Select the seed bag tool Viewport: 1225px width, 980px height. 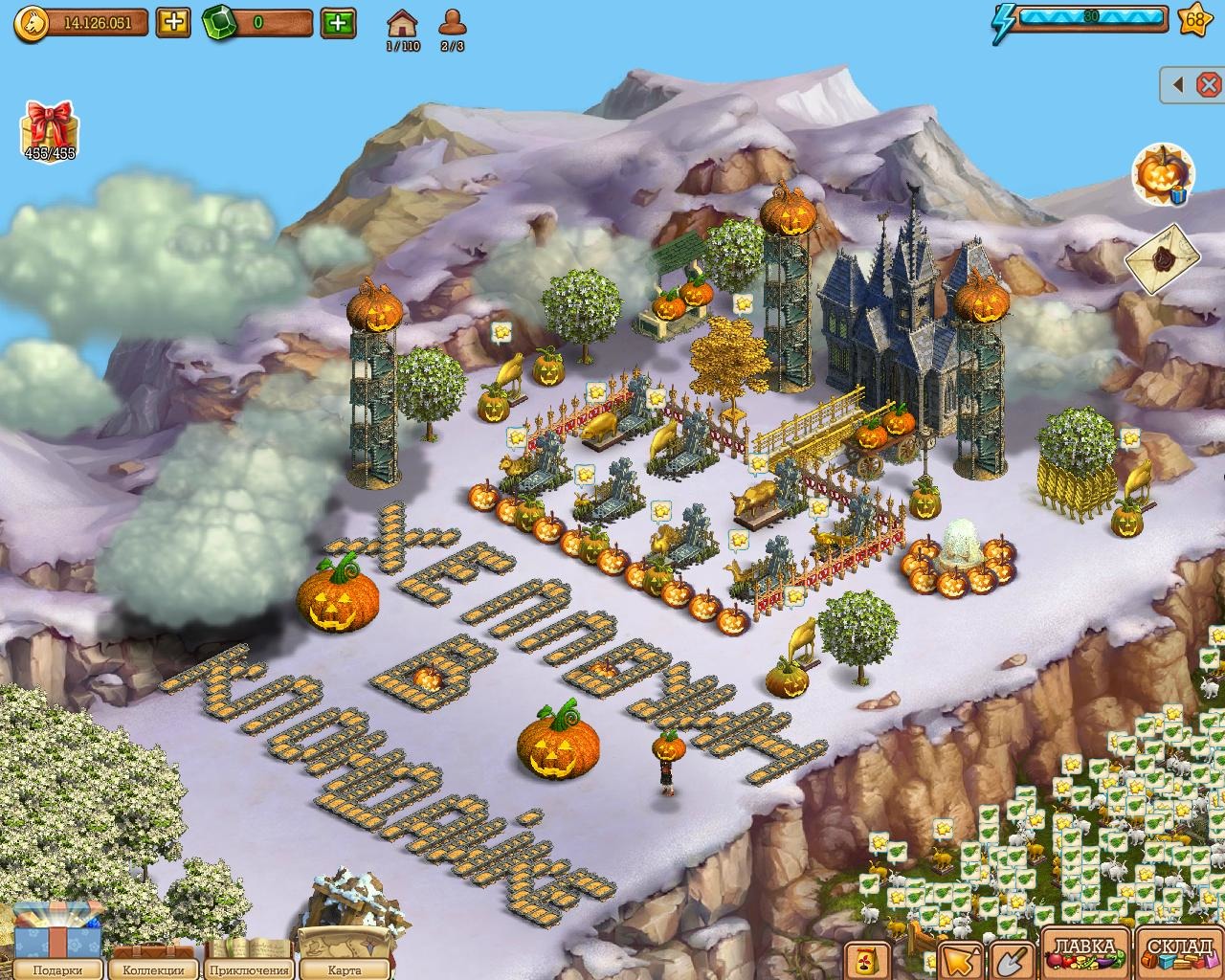[x=868, y=960]
